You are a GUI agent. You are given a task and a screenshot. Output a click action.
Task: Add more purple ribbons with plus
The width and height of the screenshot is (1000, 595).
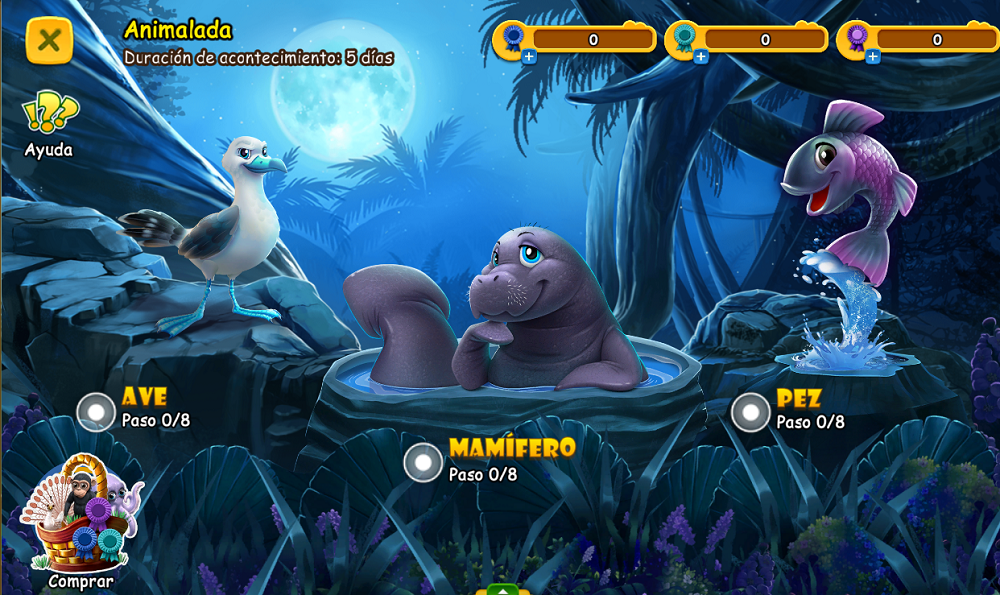pos(873,57)
